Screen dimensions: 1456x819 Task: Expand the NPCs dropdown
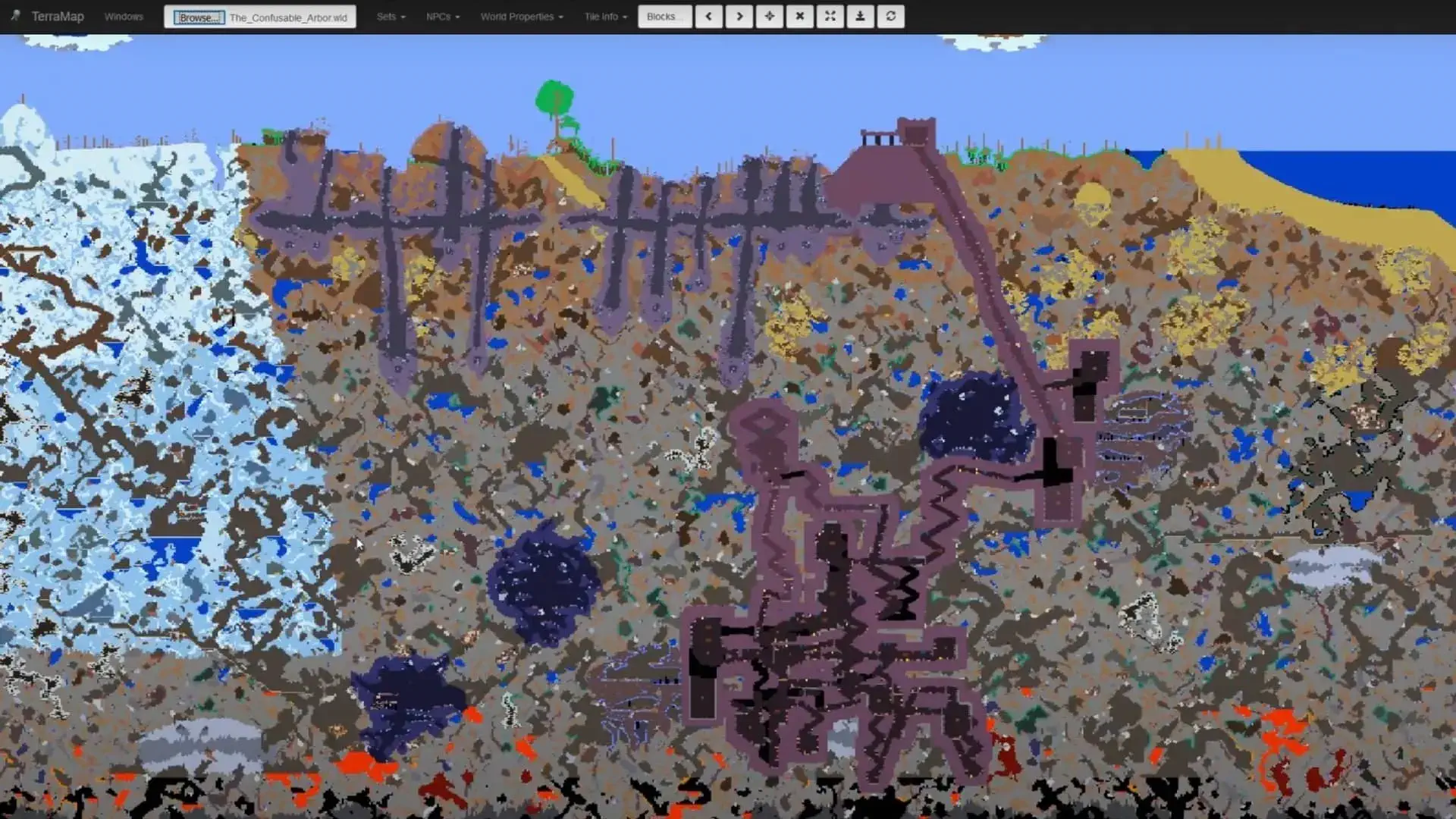pos(442,16)
